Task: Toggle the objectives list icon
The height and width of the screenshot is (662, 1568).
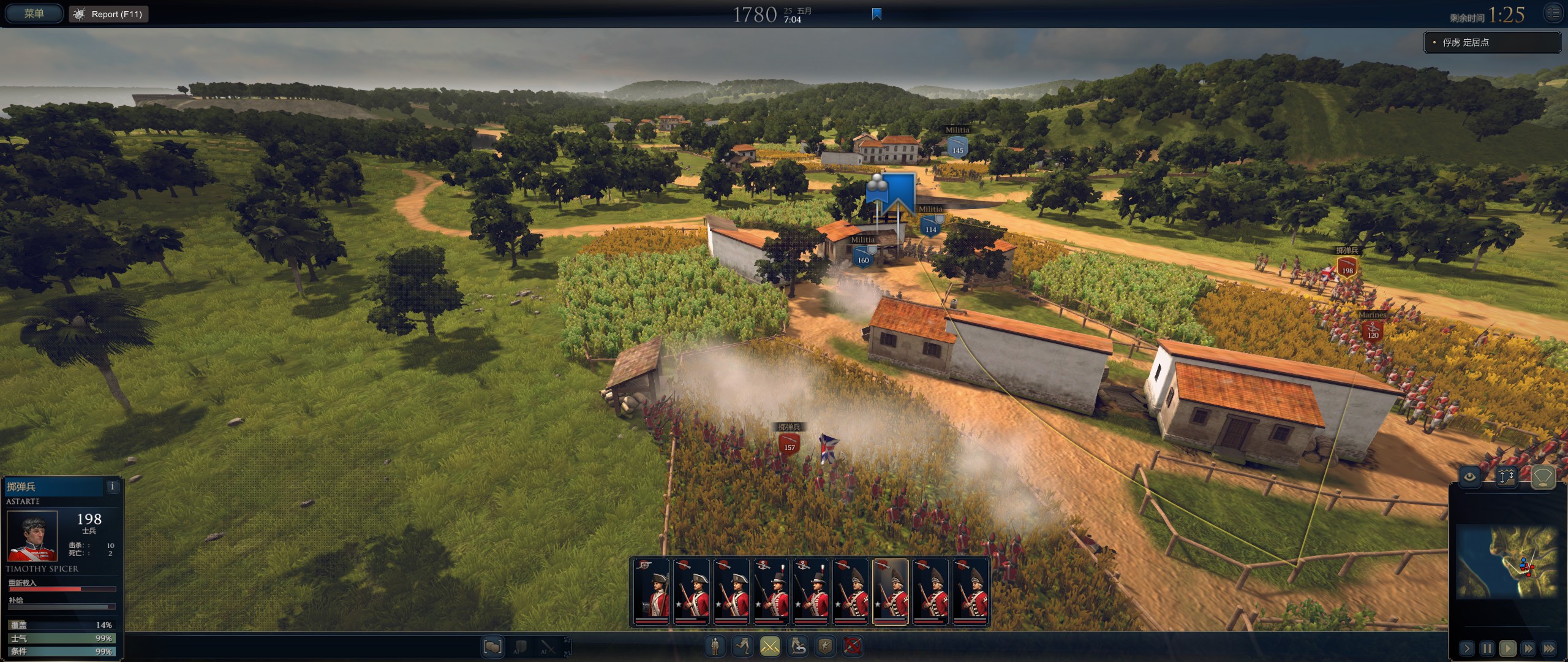Action: coord(1553,13)
